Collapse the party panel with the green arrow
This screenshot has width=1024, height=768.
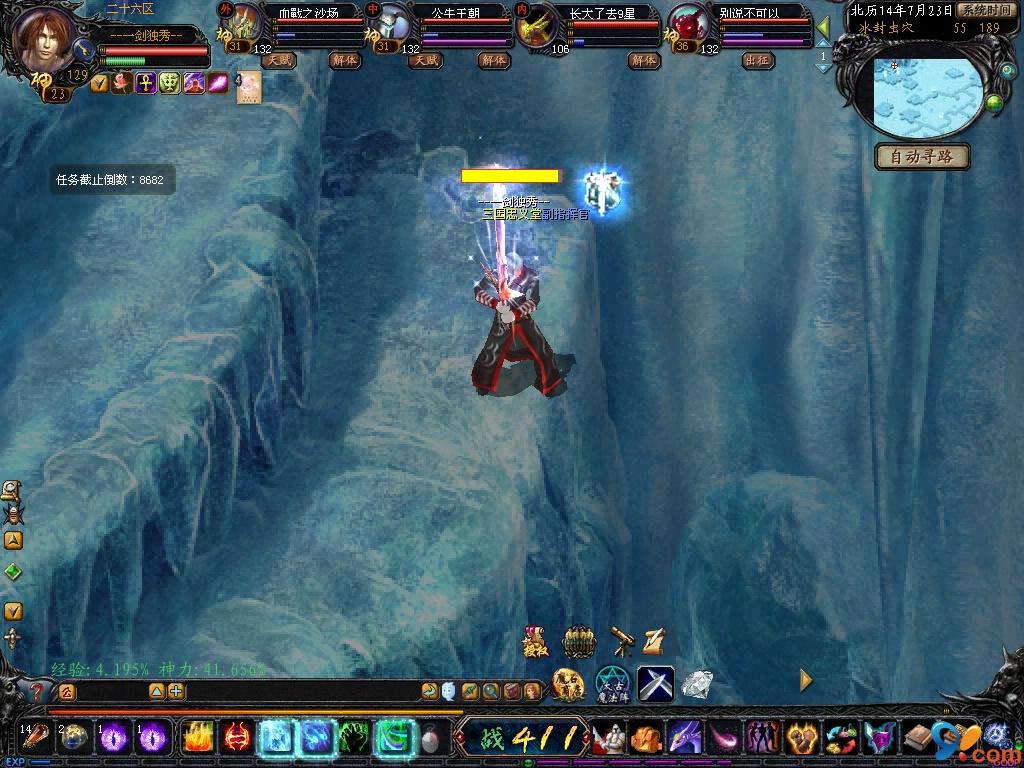coord(823,27)
